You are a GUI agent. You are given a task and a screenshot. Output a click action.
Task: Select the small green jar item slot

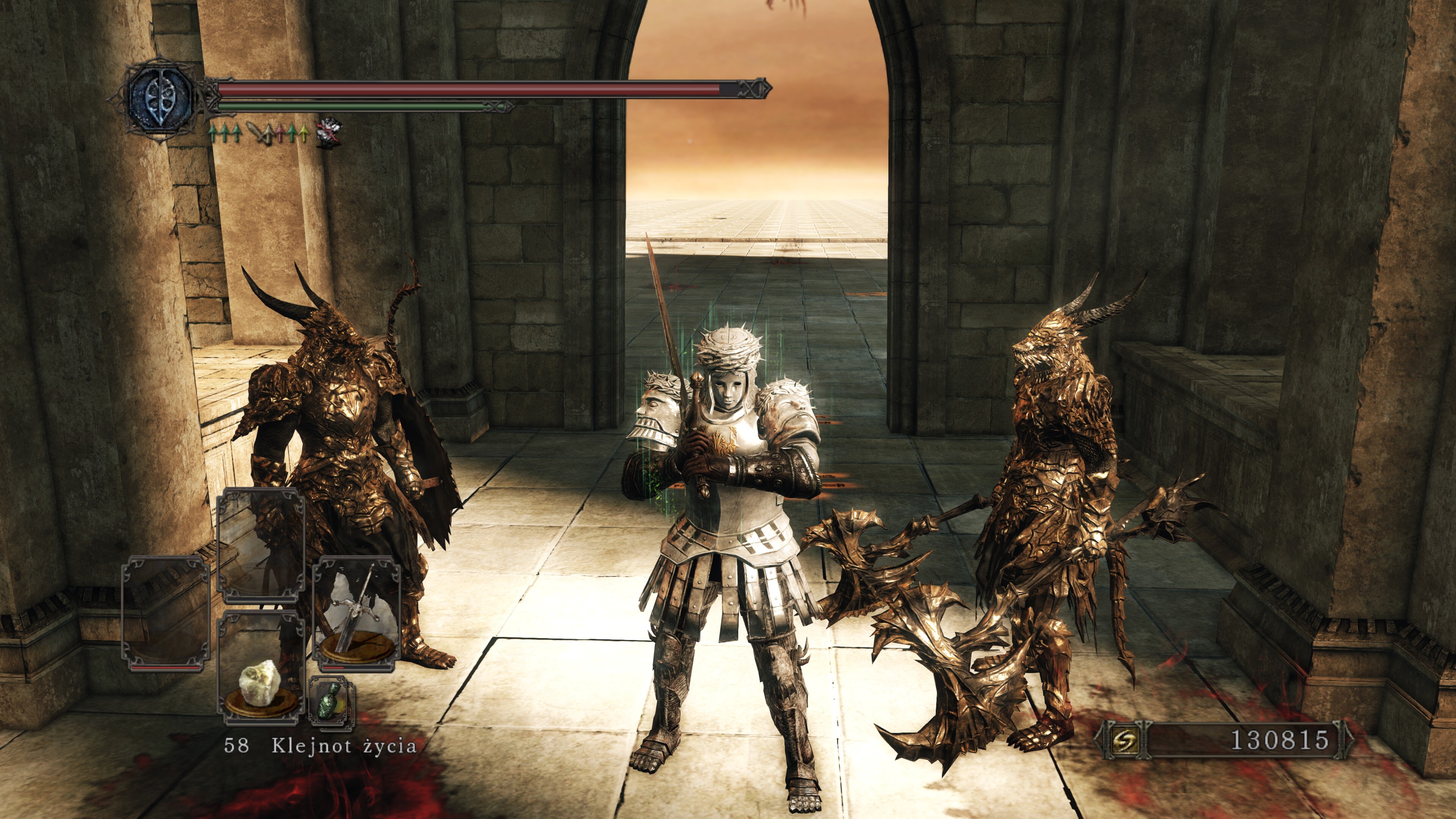coord(331,701)
